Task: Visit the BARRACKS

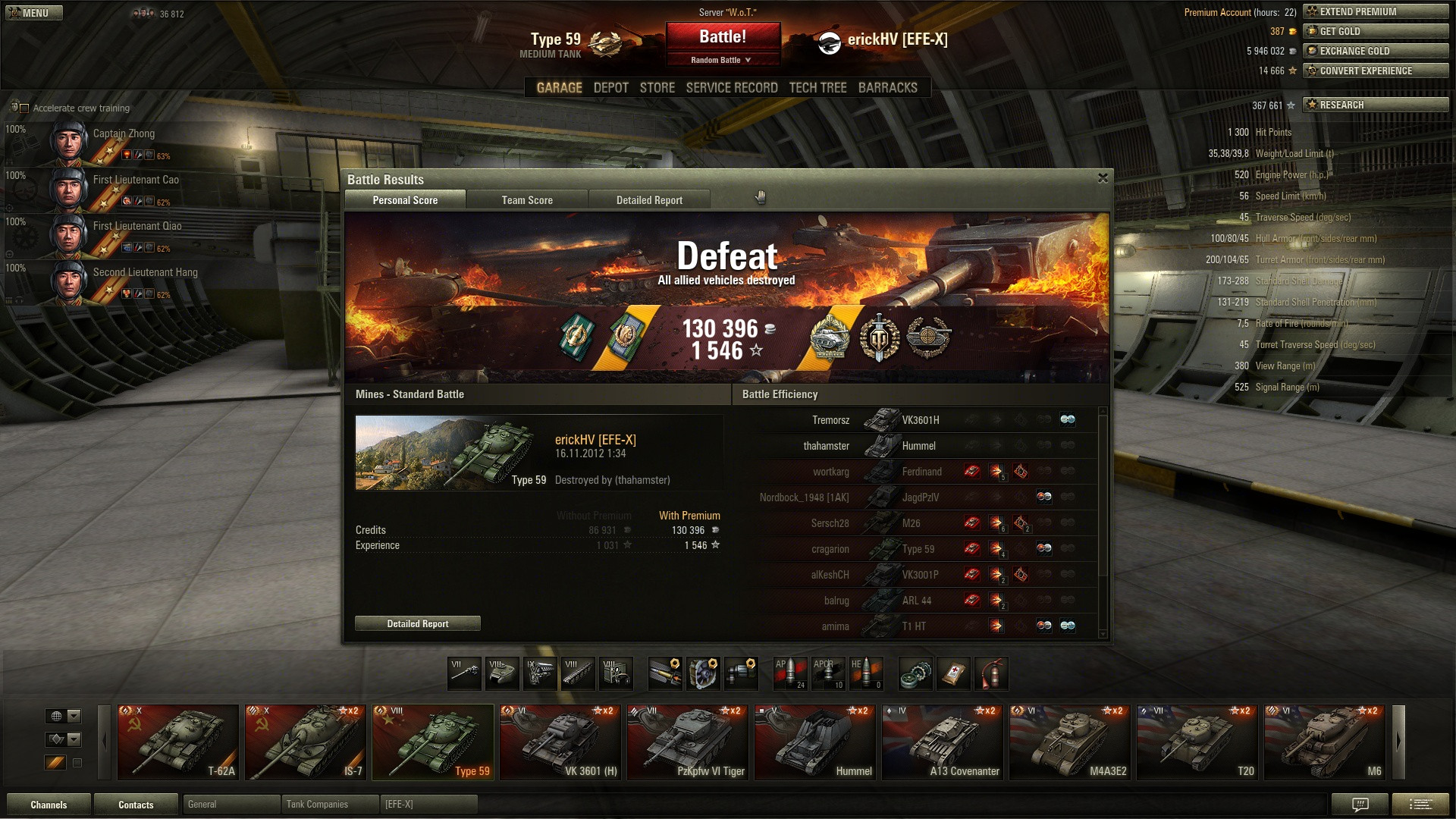Action: click(x=887, y=88)
